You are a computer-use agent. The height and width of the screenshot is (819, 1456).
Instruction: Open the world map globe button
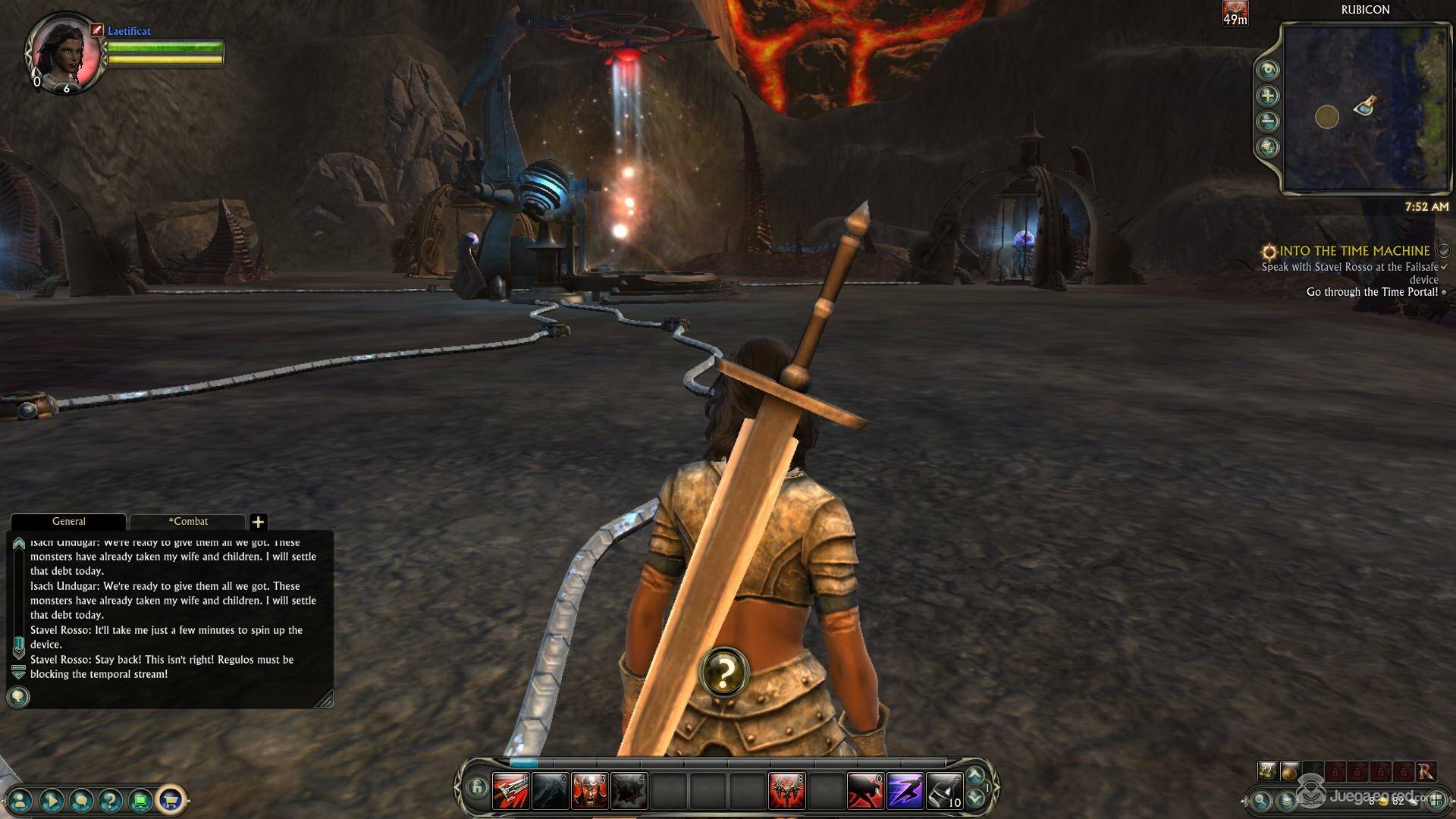(x=1268, y=147)
